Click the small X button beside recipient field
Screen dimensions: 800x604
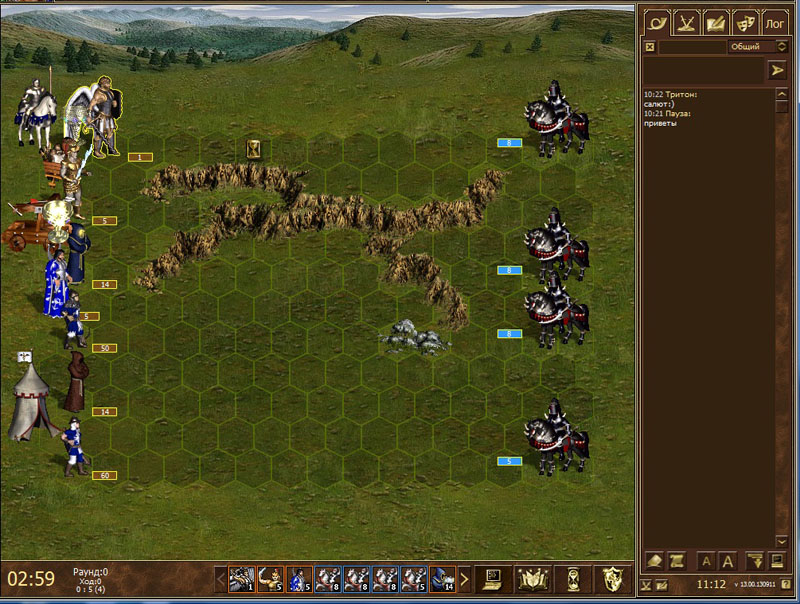[x=650, y=47]
